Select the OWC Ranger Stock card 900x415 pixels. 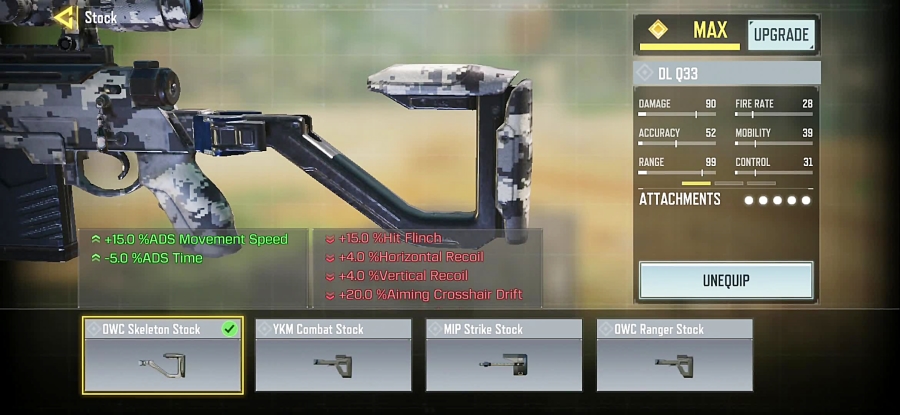tap(674, 356)
